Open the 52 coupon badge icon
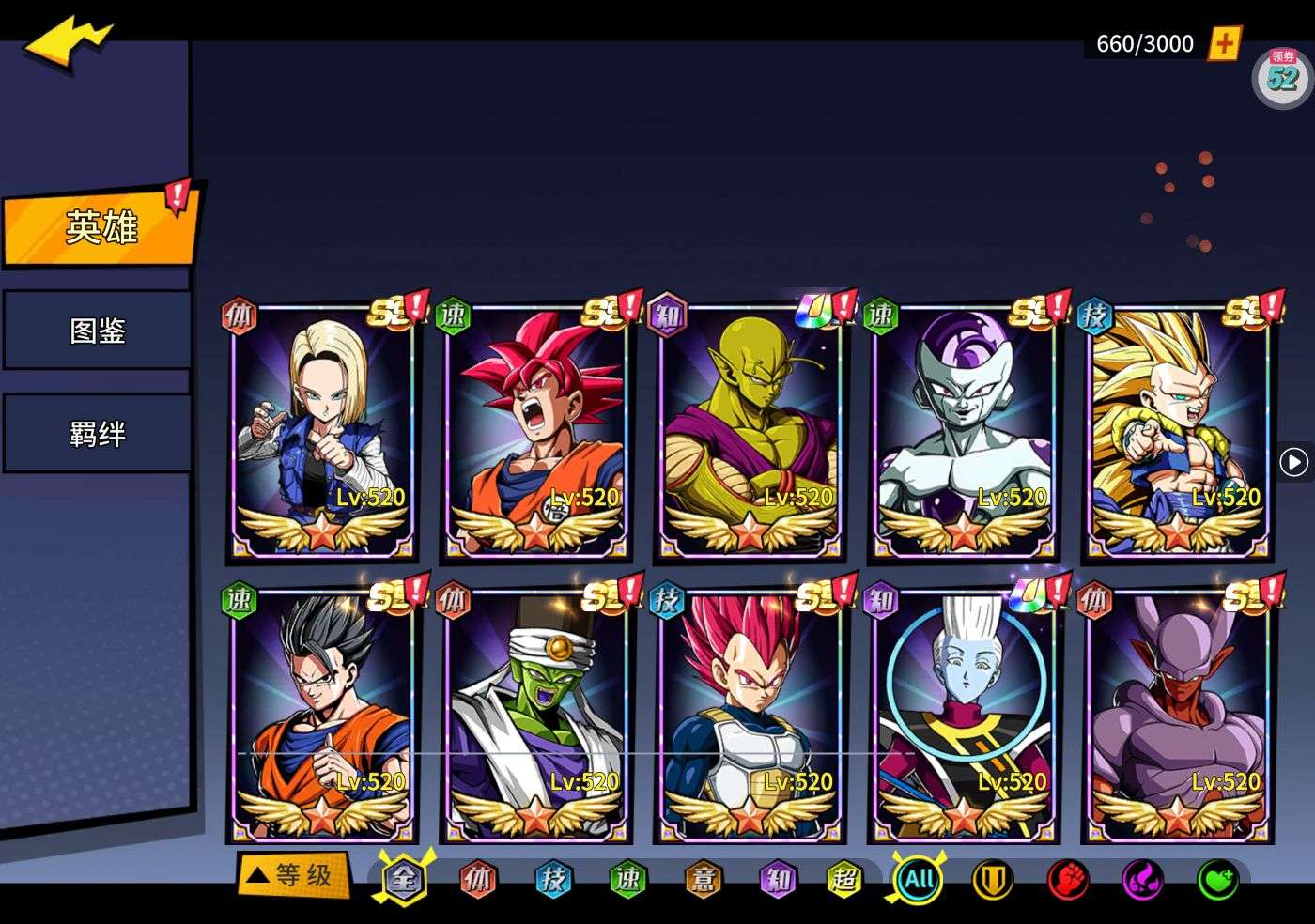Image resolution: width=1315 pixels, height=924 pixels. 1282,75
